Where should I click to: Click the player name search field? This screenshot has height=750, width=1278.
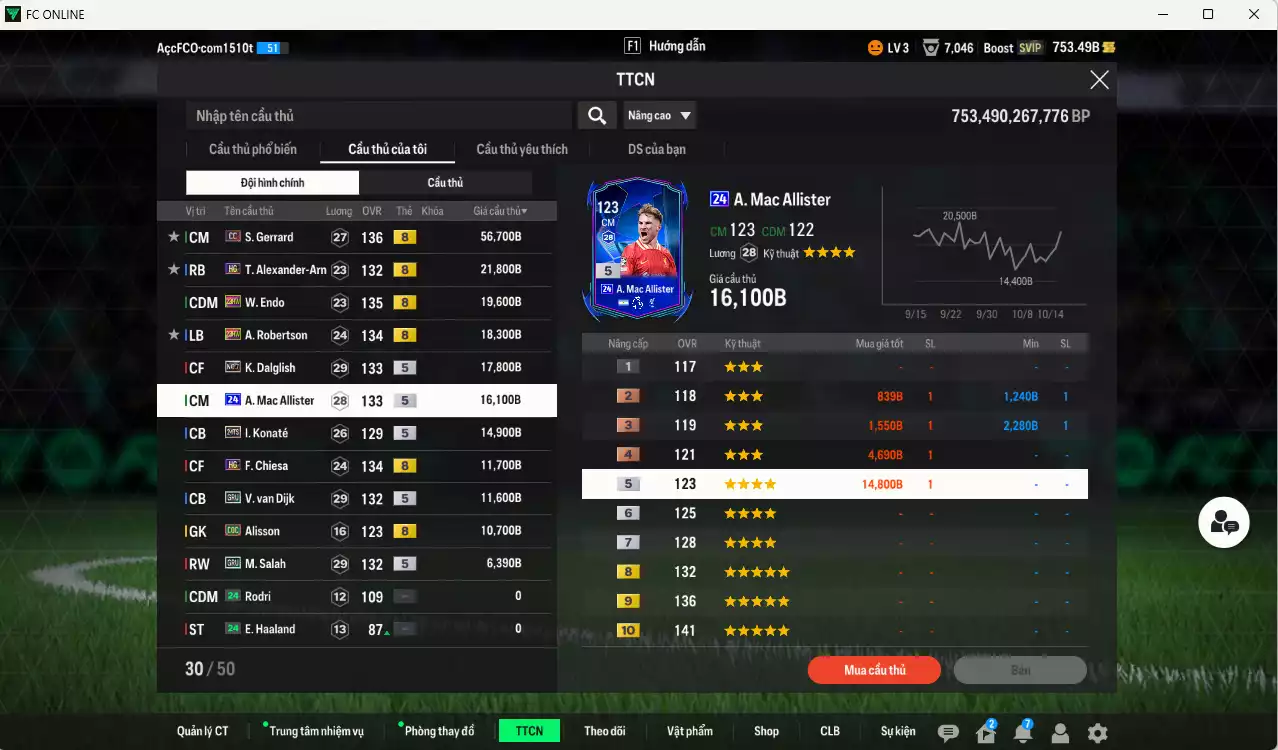380,116
